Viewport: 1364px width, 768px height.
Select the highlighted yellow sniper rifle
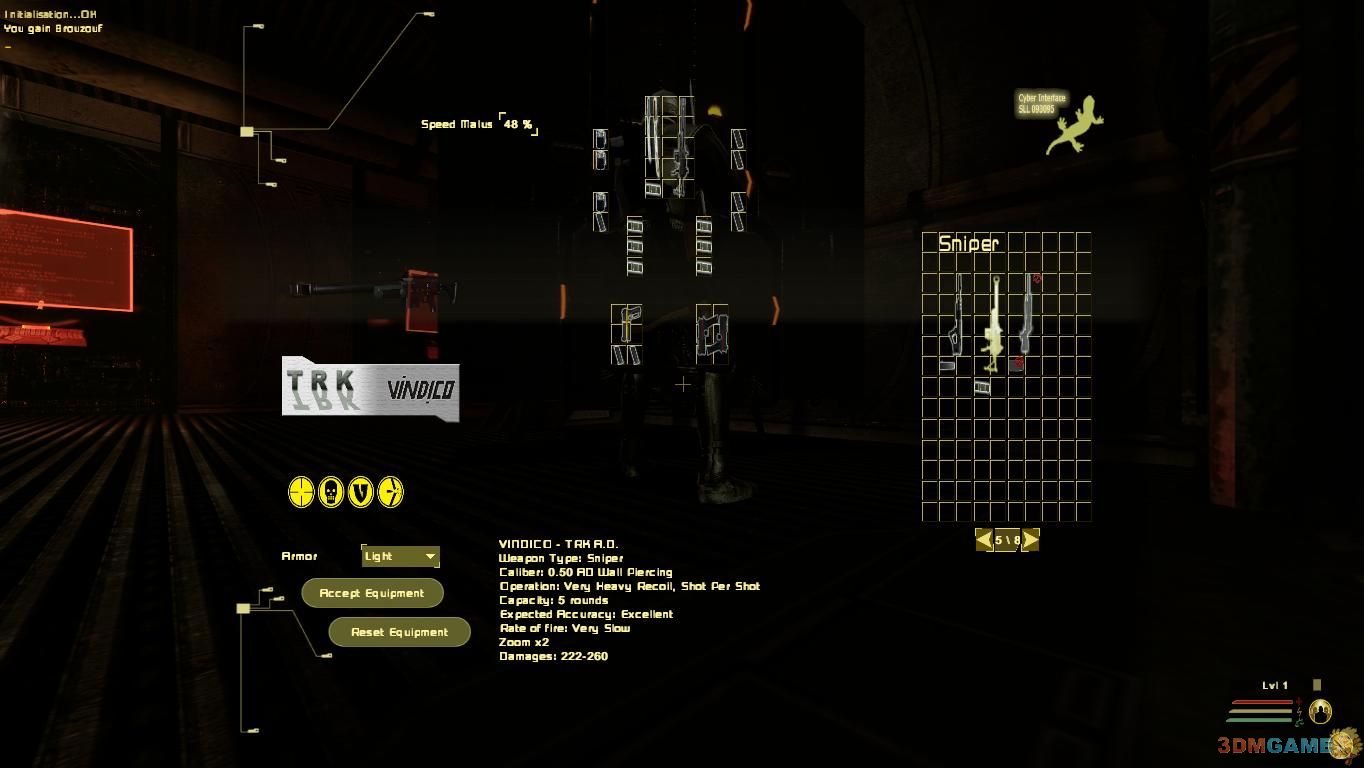pyautogui.click(x=994, y=323)
